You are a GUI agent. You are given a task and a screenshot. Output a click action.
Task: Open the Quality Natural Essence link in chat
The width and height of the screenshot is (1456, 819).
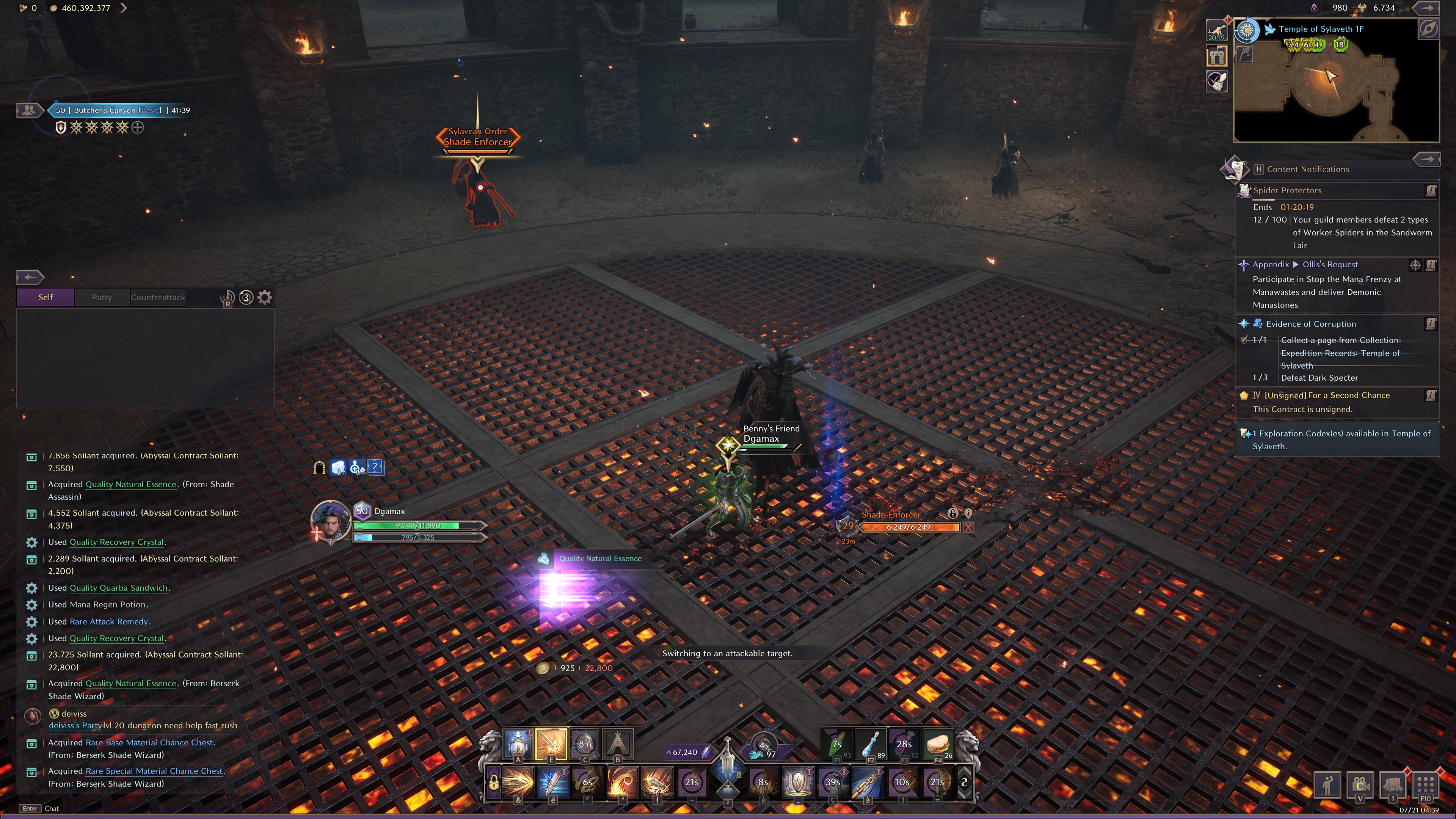130,683
